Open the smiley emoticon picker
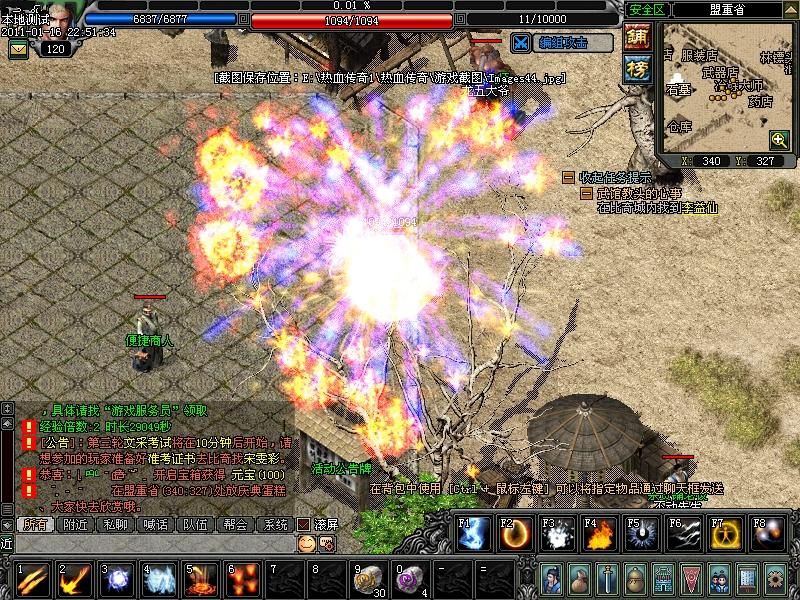 coord(307,543)
